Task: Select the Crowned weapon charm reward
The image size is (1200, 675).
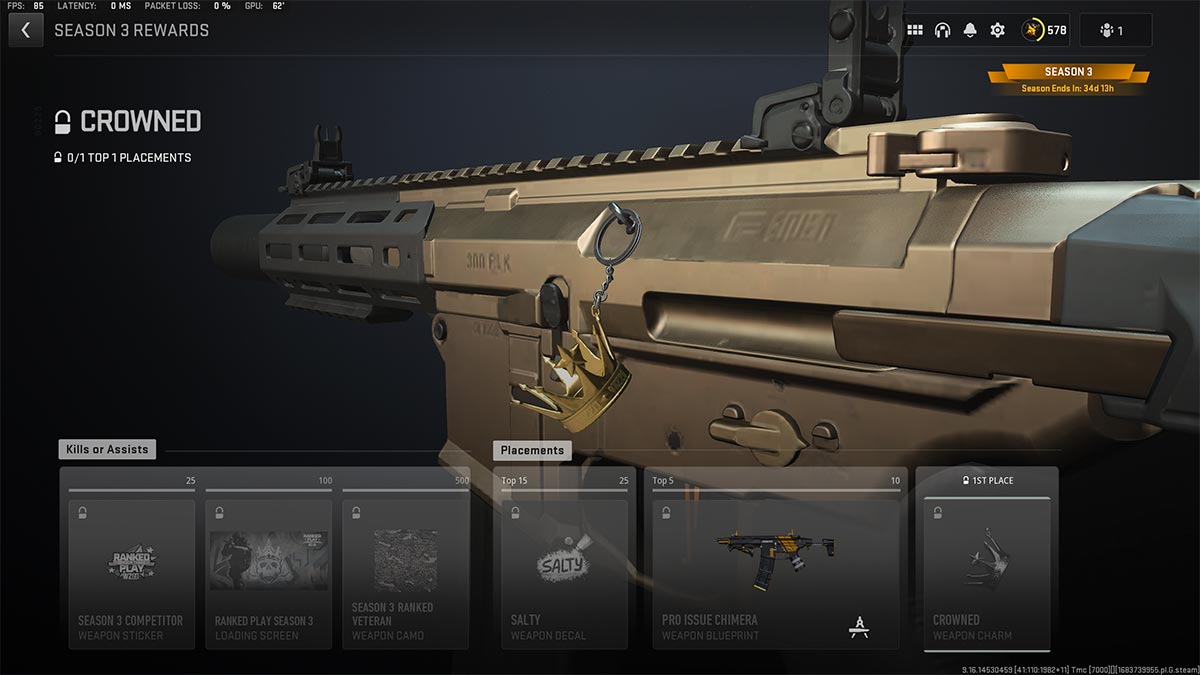Action: coord(986,573)
